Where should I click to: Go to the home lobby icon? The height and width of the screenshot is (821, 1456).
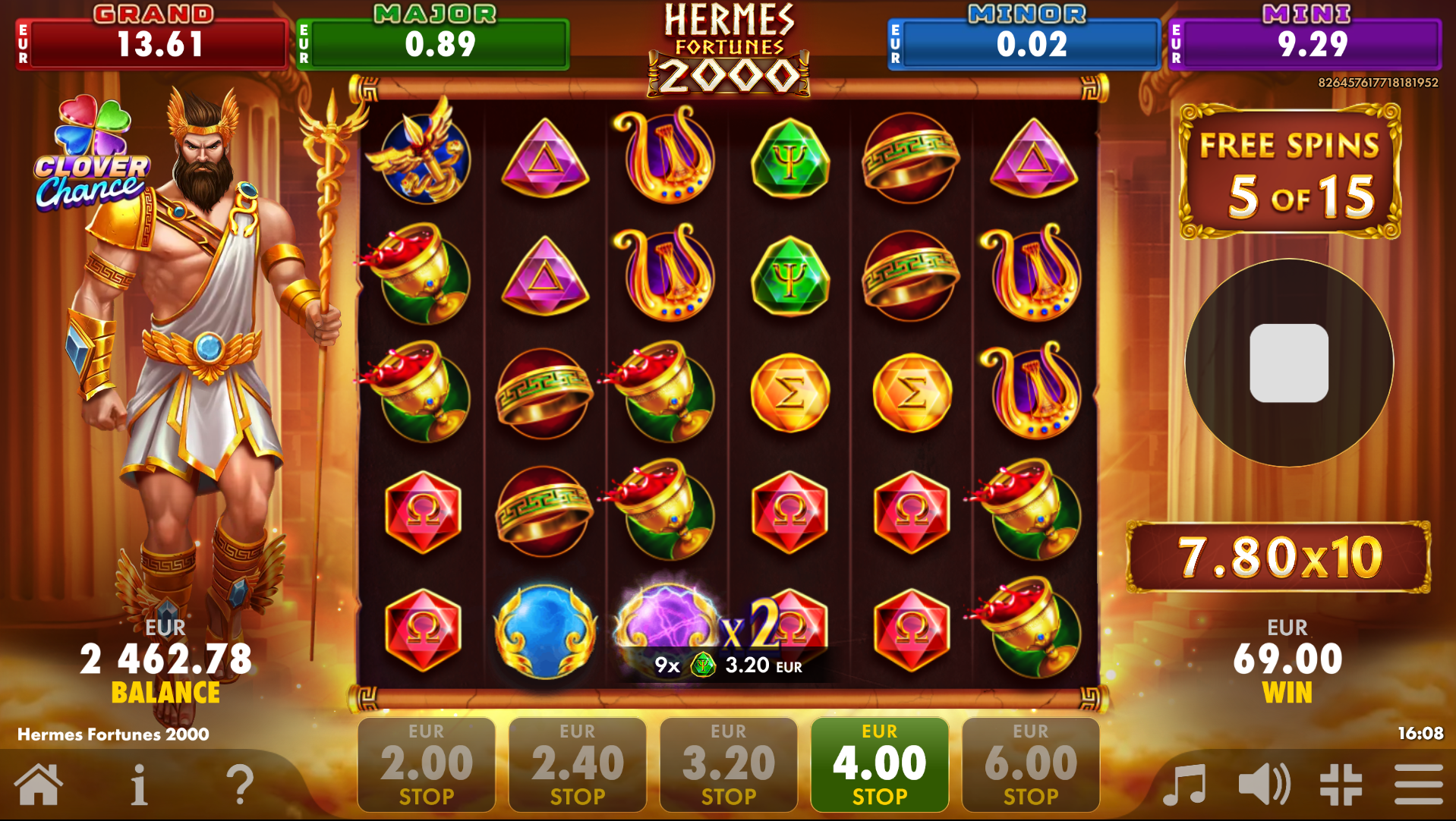(x=38, y=785)
